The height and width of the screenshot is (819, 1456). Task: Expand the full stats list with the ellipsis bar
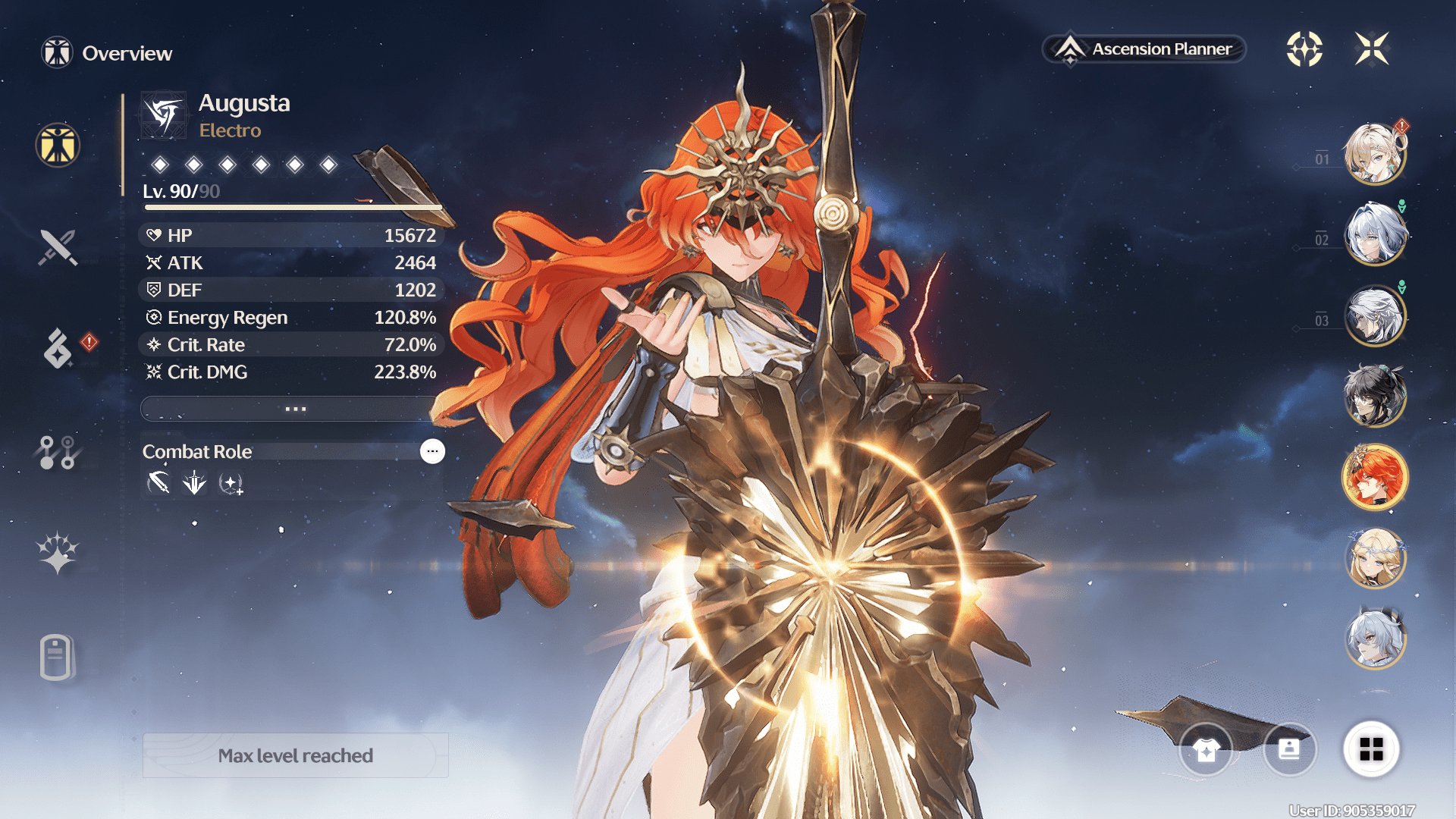(x=294, y=409)
